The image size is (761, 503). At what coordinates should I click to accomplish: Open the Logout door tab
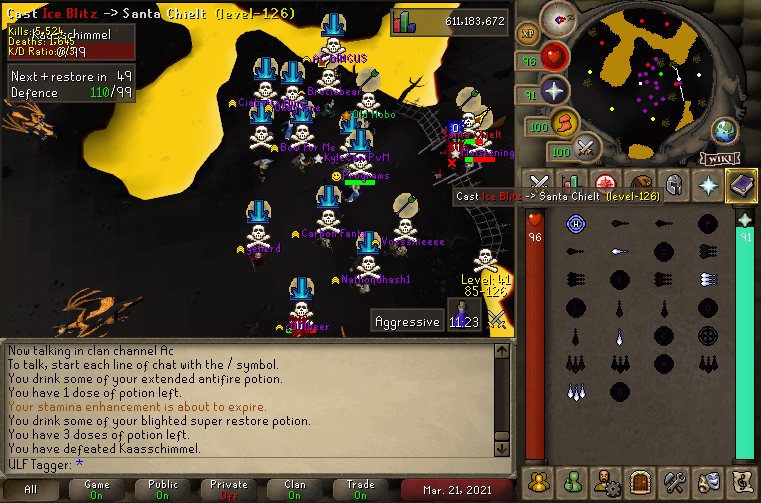coord(640,481)
